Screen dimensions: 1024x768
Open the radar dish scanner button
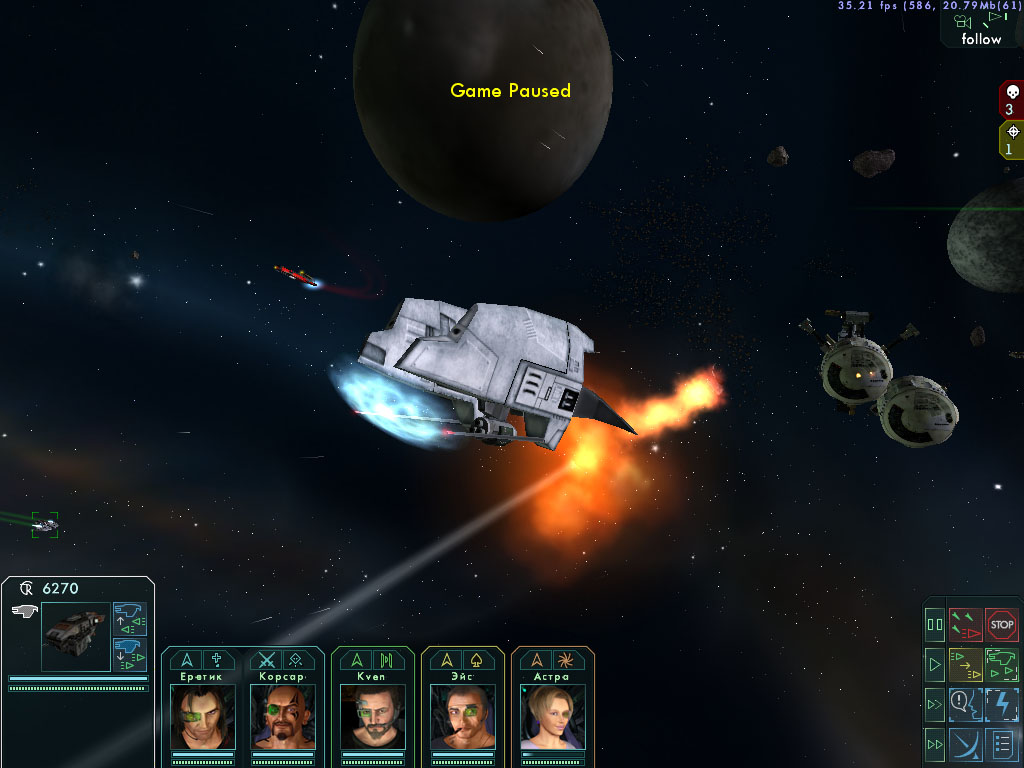click(965, 744)
